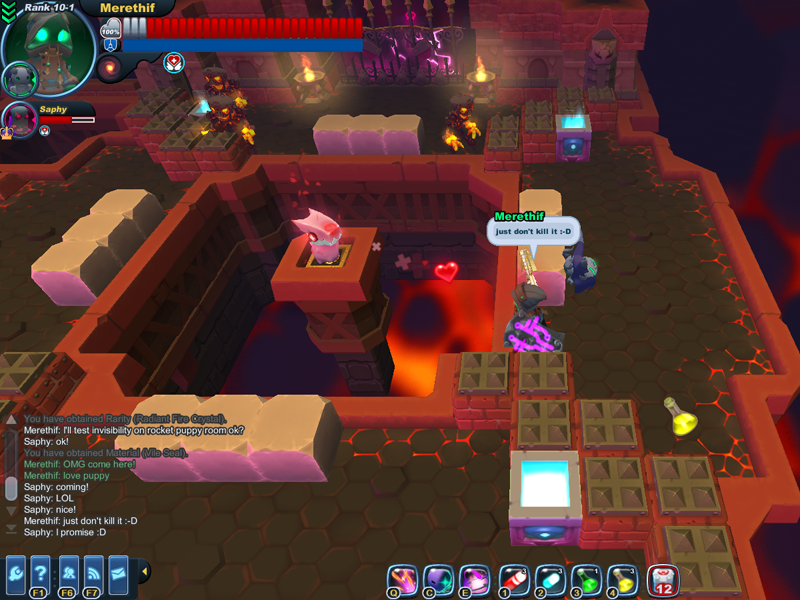800x600 pixels.
Task: Click the heart health buff icon
Action: coord(175,62)
